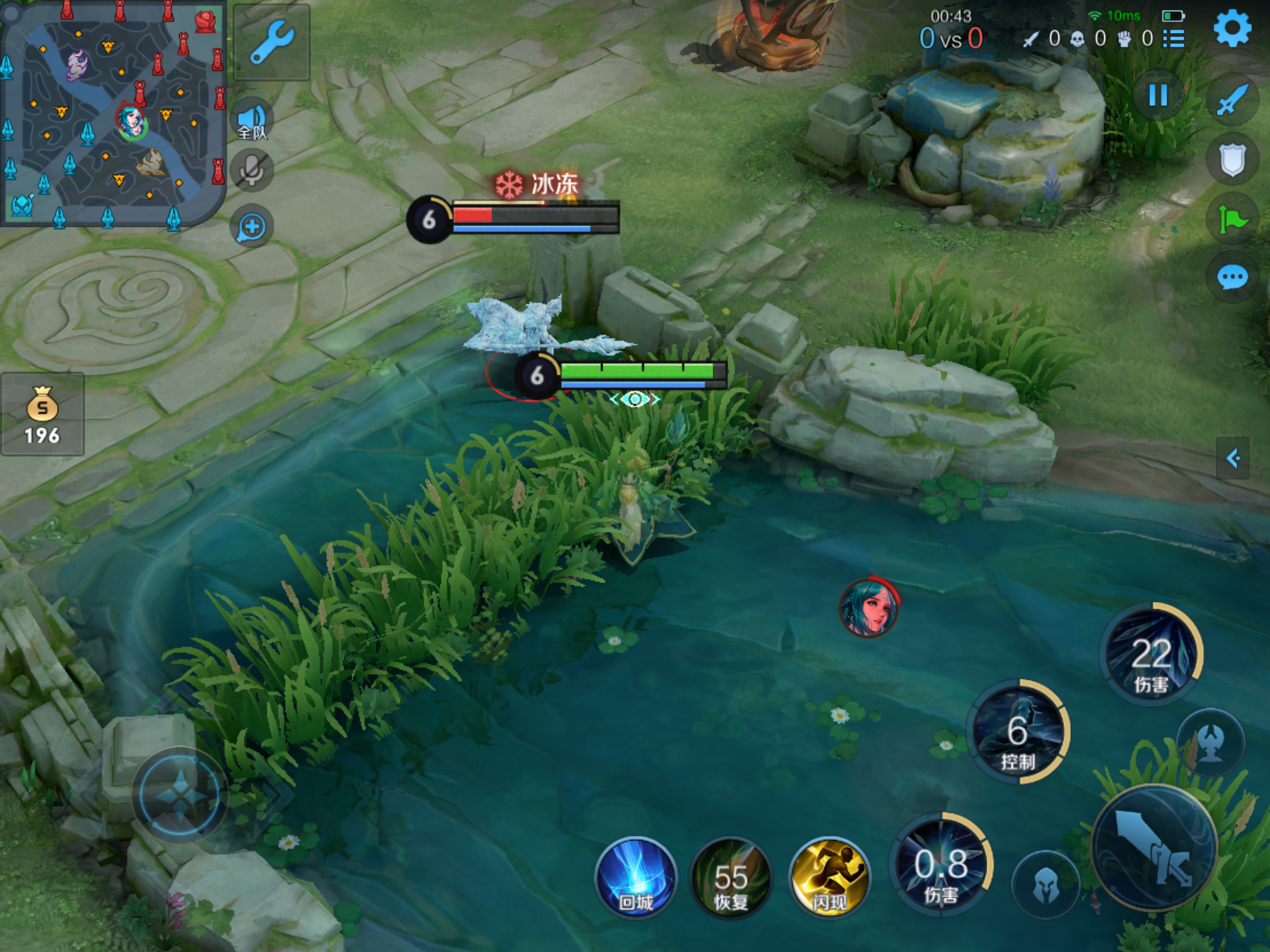Send the shield retreat signal
The width and height of the screenshot is (1270, 952).
tap(1232, 160)
